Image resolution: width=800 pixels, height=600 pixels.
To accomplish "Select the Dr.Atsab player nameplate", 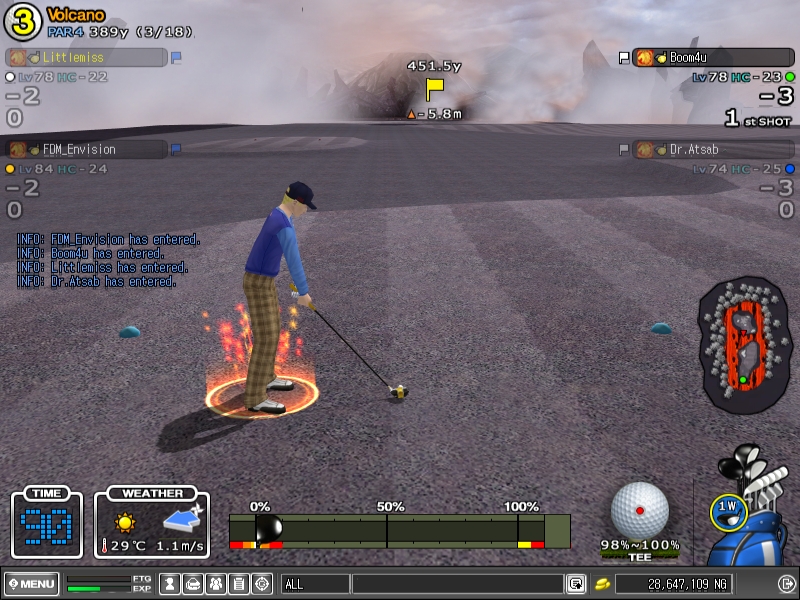I will 713,149.
